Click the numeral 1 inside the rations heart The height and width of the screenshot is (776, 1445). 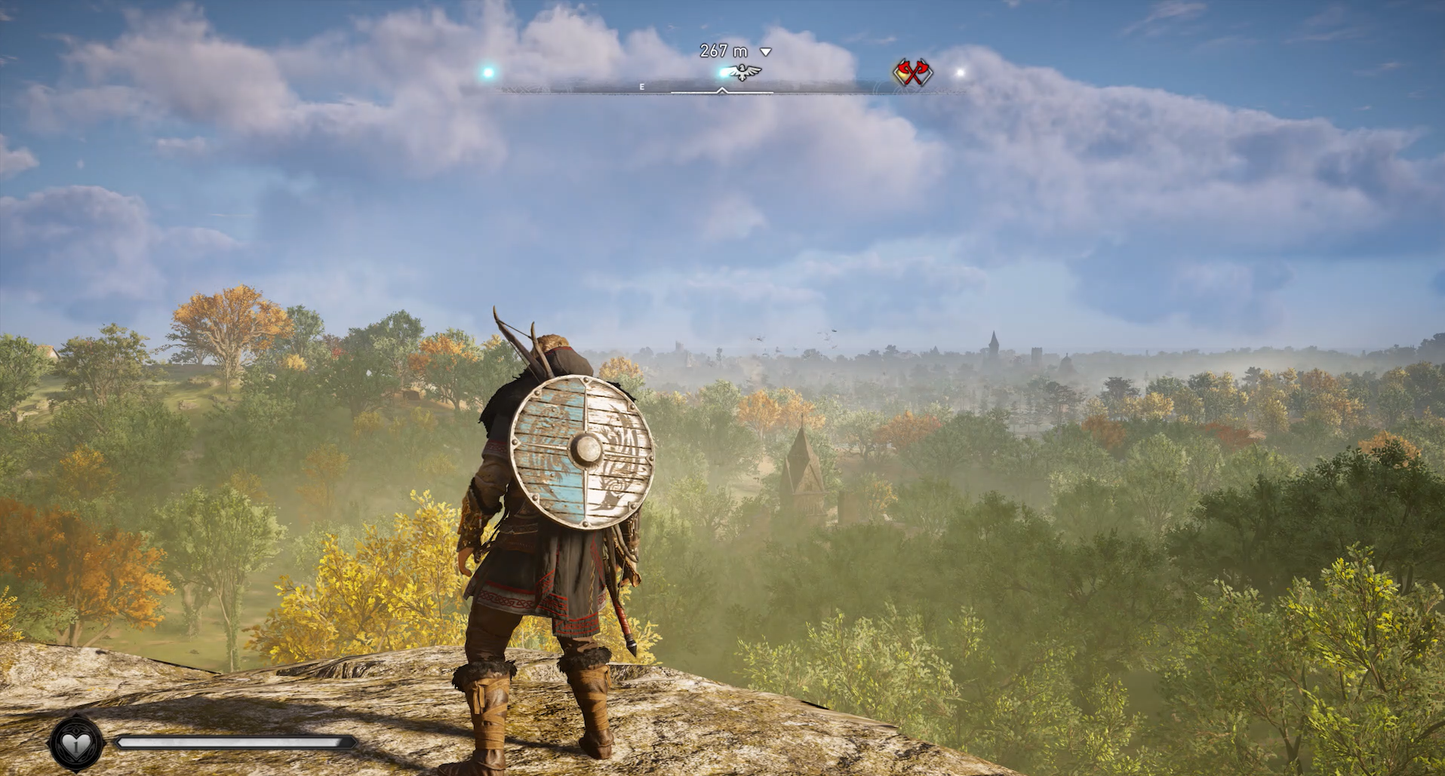click(77, 747)
